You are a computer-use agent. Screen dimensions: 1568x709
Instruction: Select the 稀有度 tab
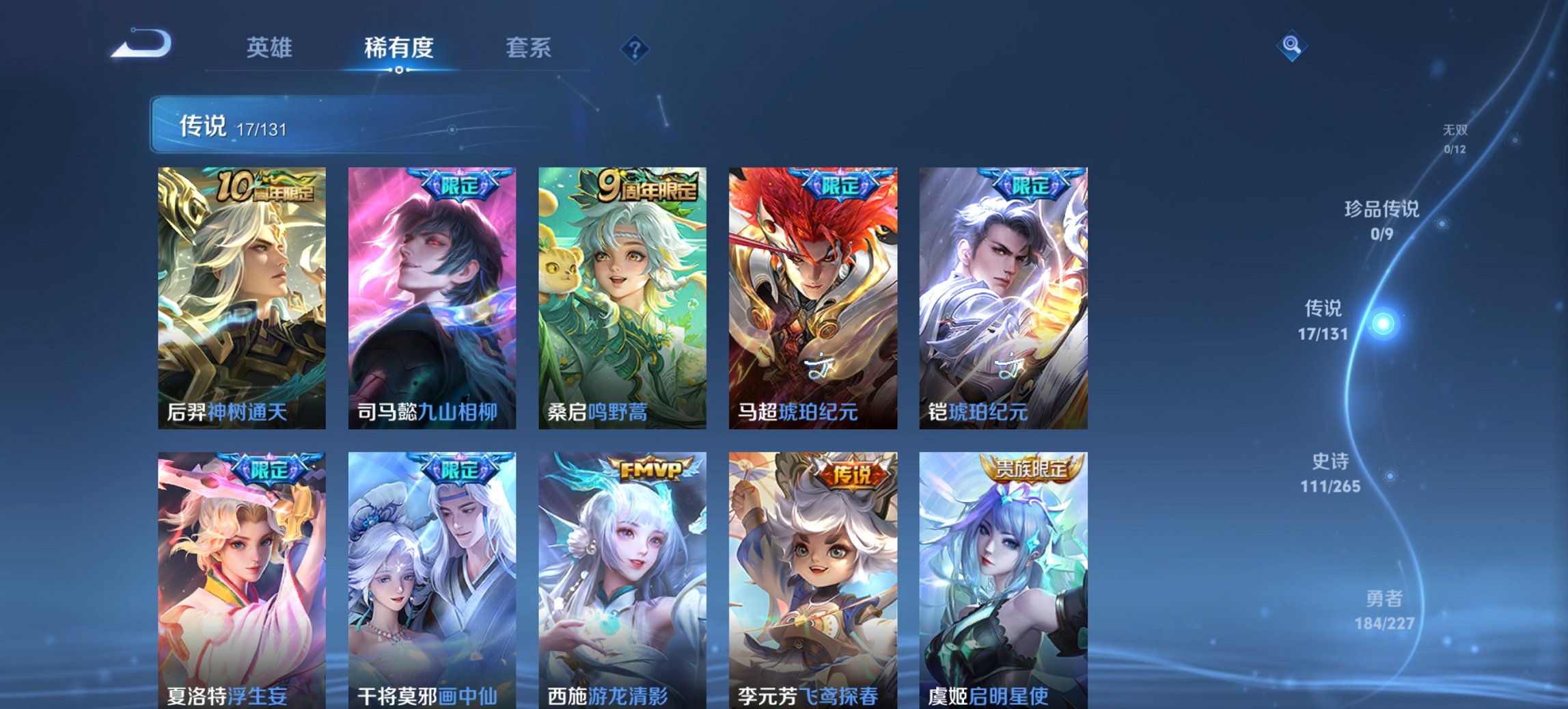coord(398,48)
